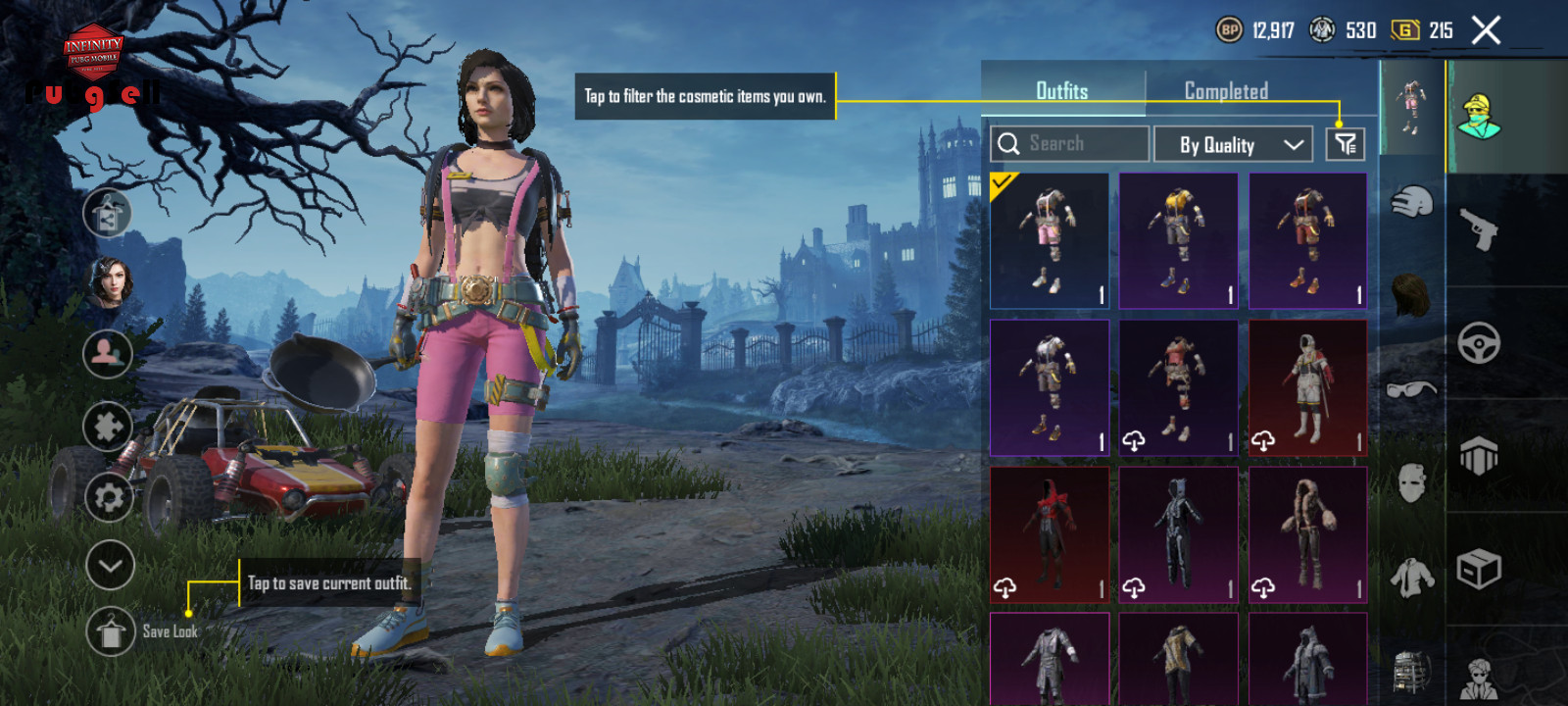
Task: Show the glasses category
Action: [x=1411, y=389]
